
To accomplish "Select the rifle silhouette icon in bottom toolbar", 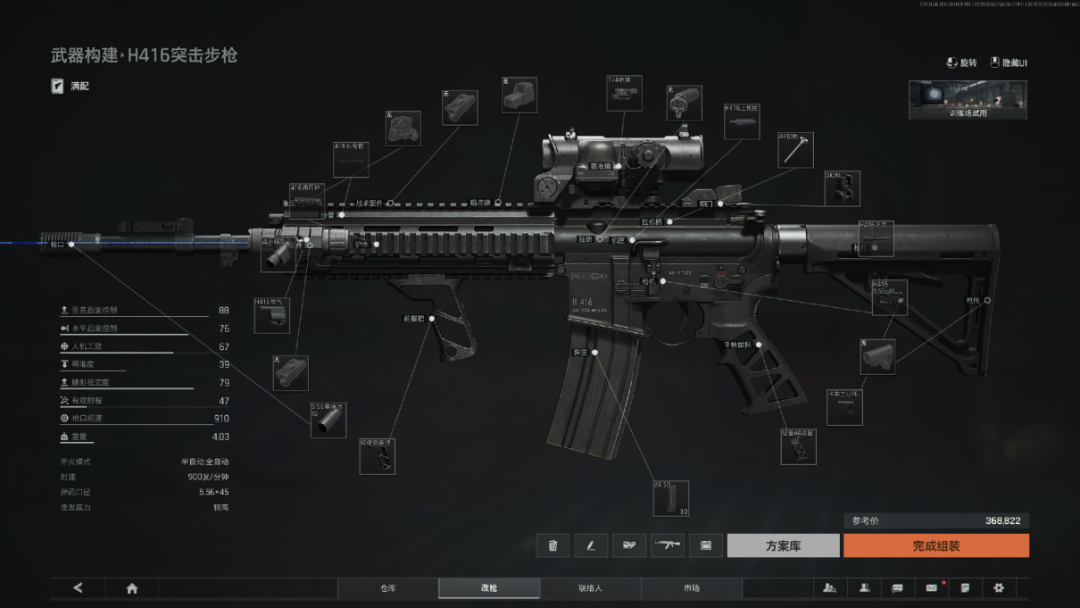I will point(667,545).
